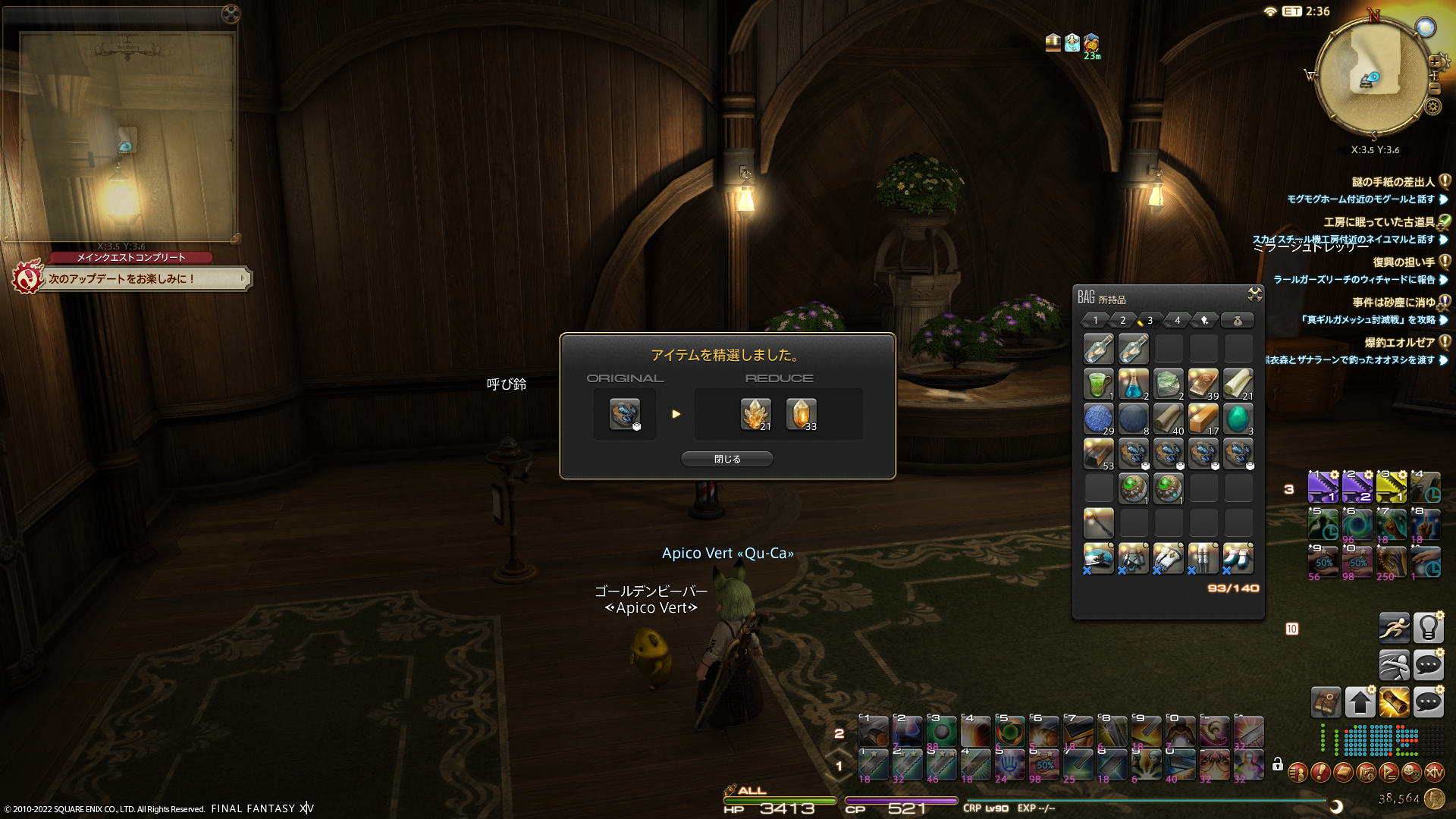Switch to inventory tab 1

coord(1095,321)
